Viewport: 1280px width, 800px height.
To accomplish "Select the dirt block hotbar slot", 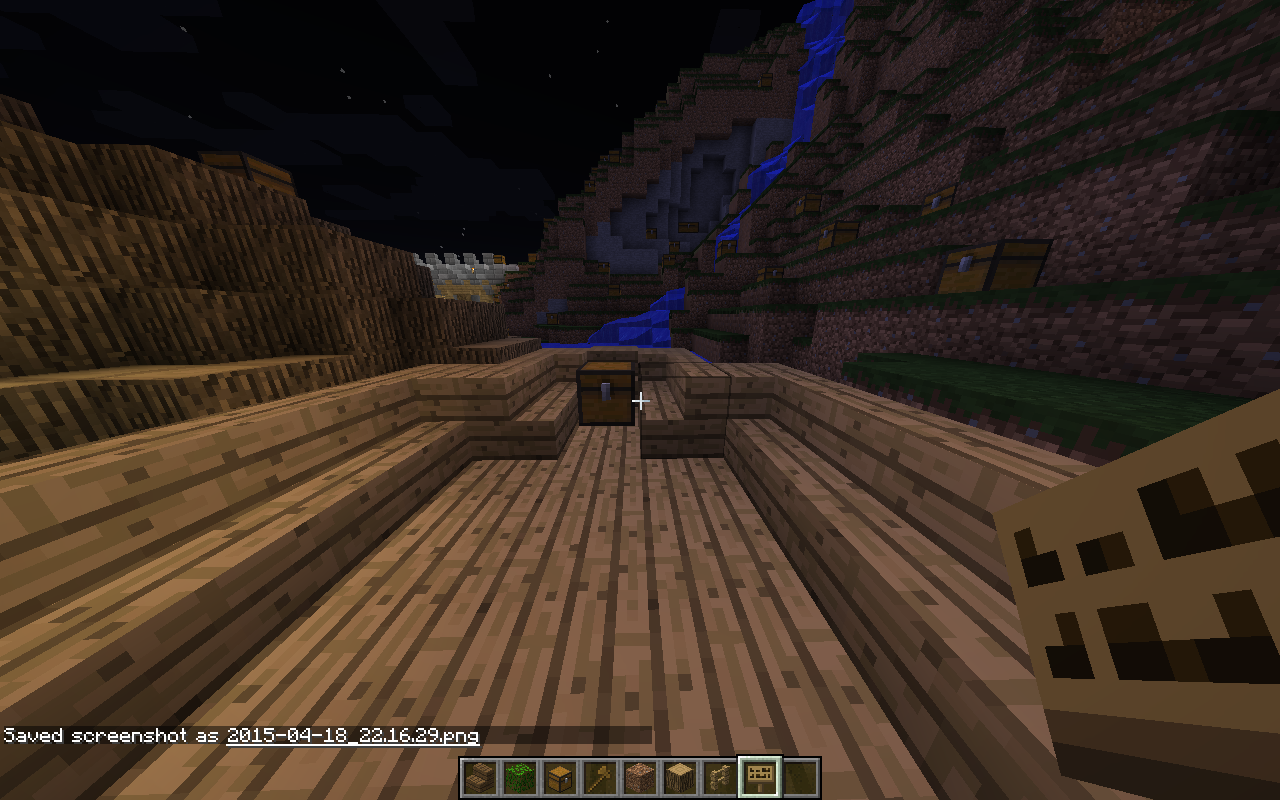I will click(x=639, y=777).
